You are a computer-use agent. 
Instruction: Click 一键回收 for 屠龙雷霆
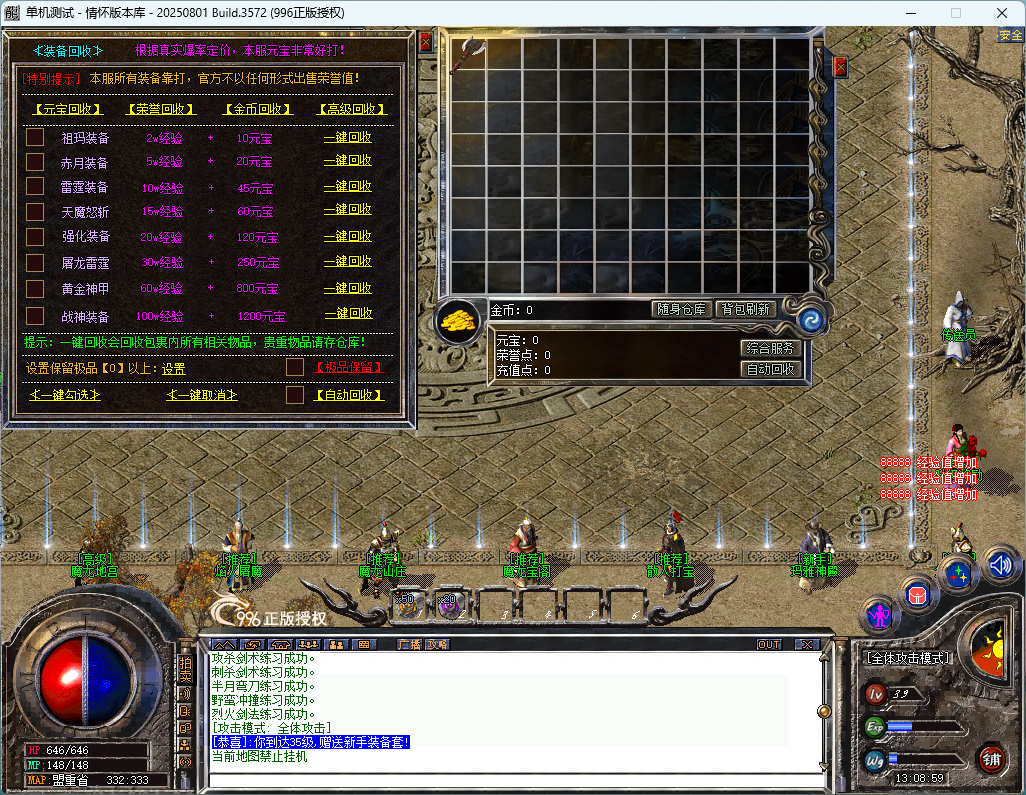tap(347, 261)
